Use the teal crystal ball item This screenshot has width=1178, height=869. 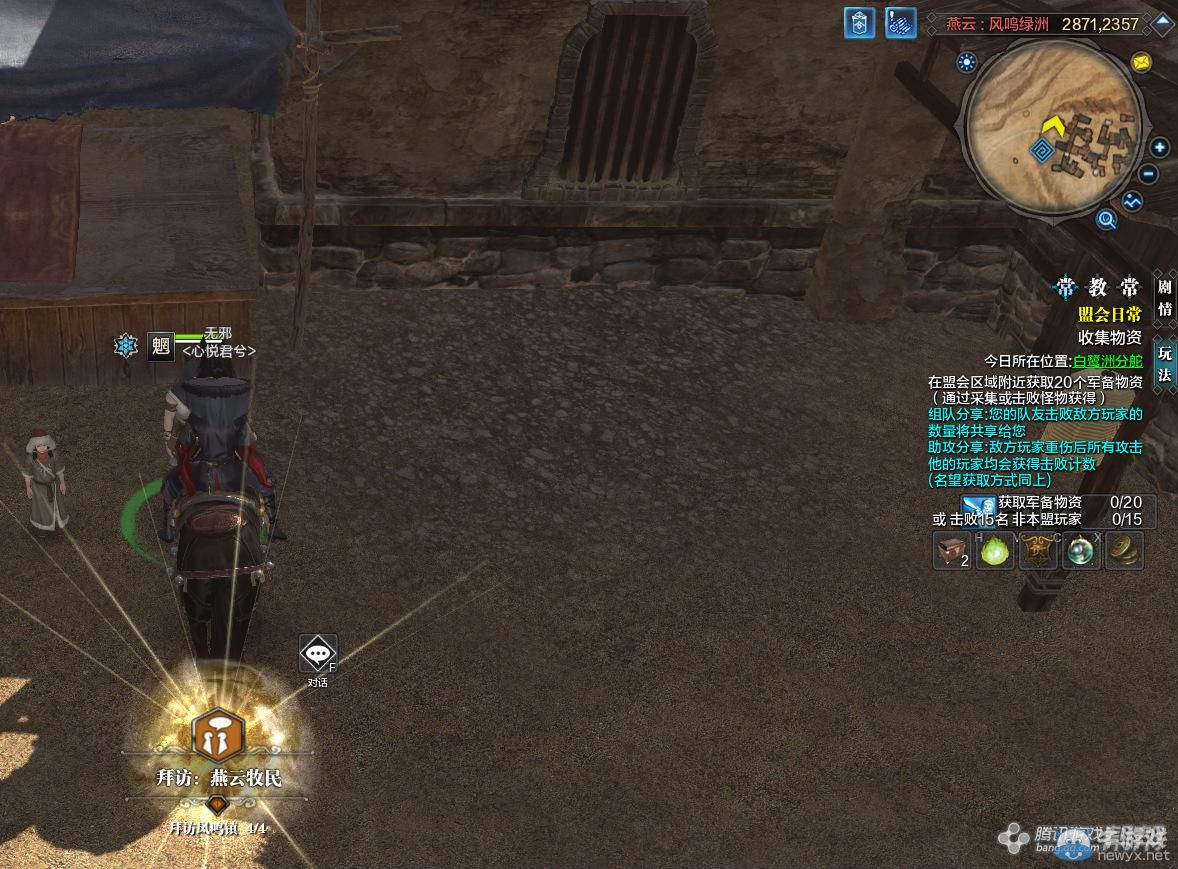(x=1082, y=550)
